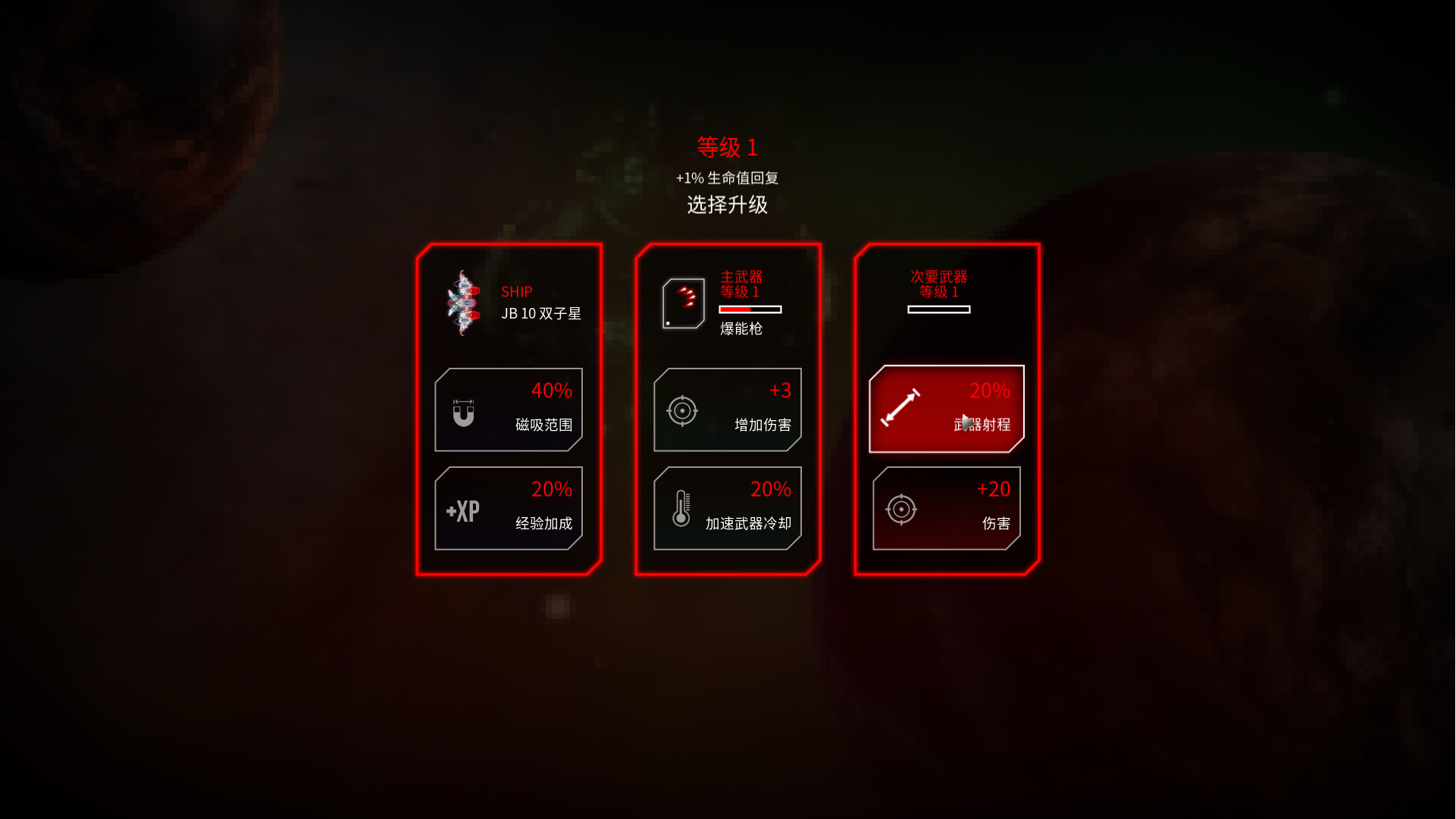
Task: Pick the +20 伤害 upgrade
Action: 947,507
